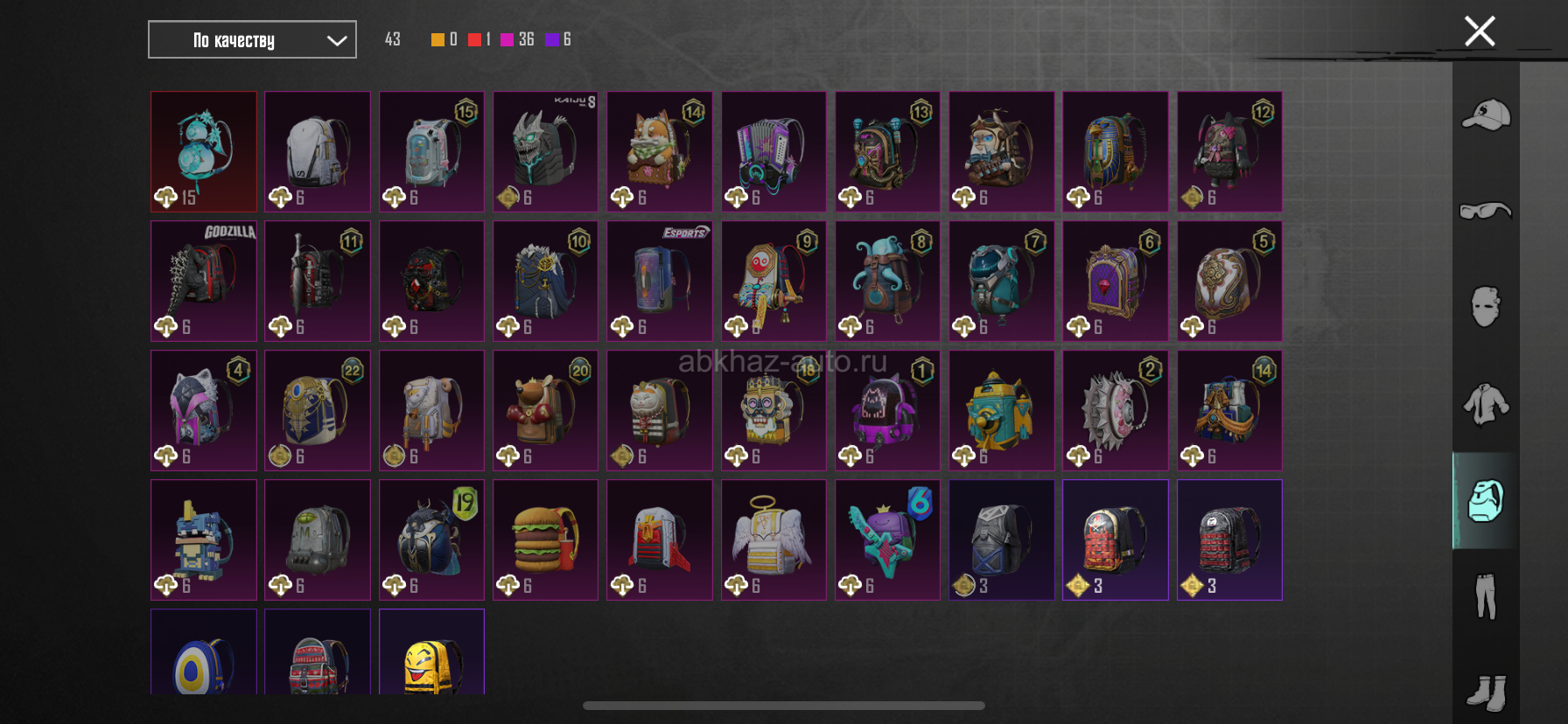This screenshot has height=724, width=1568.
Task: Switch to the hat category tab
Action: [1486, 115]
